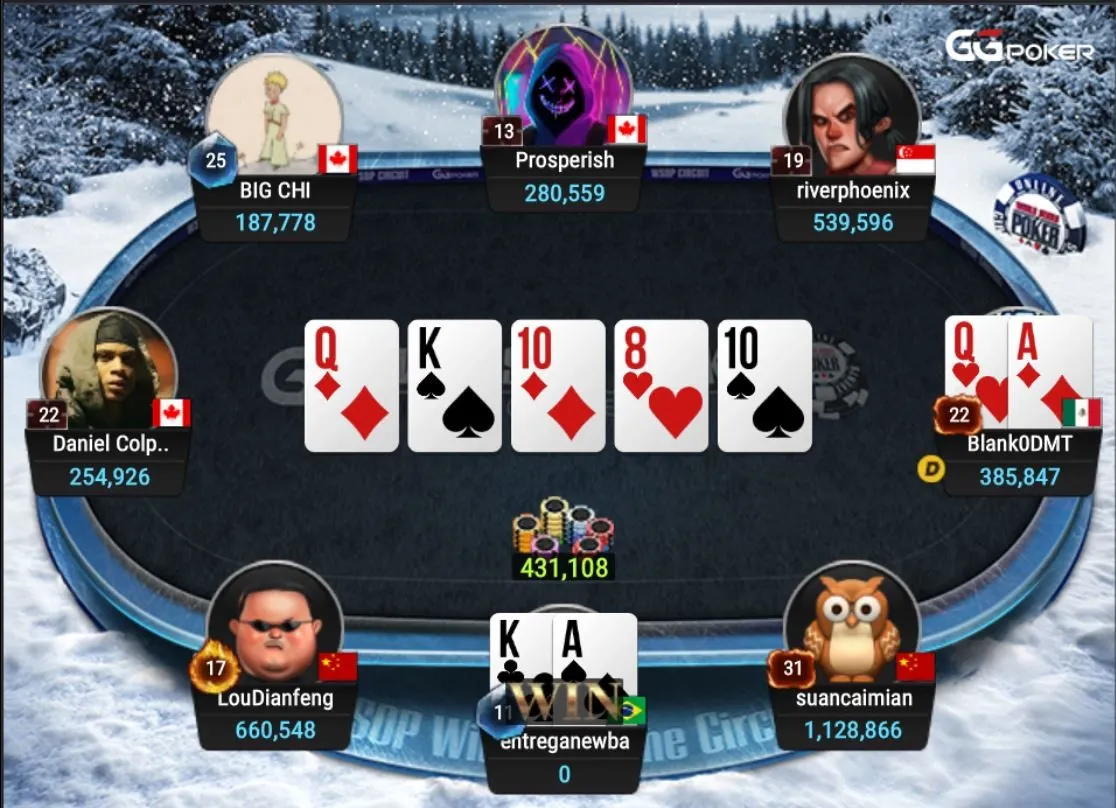The image size is (1116, 808).
Task: Click the GGPoker logo
Action: click(x=1019, y=47)
